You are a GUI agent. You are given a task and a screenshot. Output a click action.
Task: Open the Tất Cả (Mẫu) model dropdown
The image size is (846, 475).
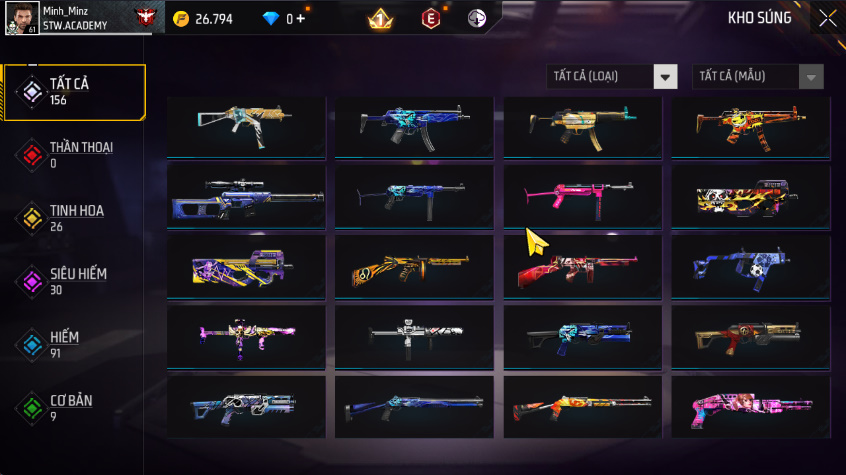click(758, 77)
